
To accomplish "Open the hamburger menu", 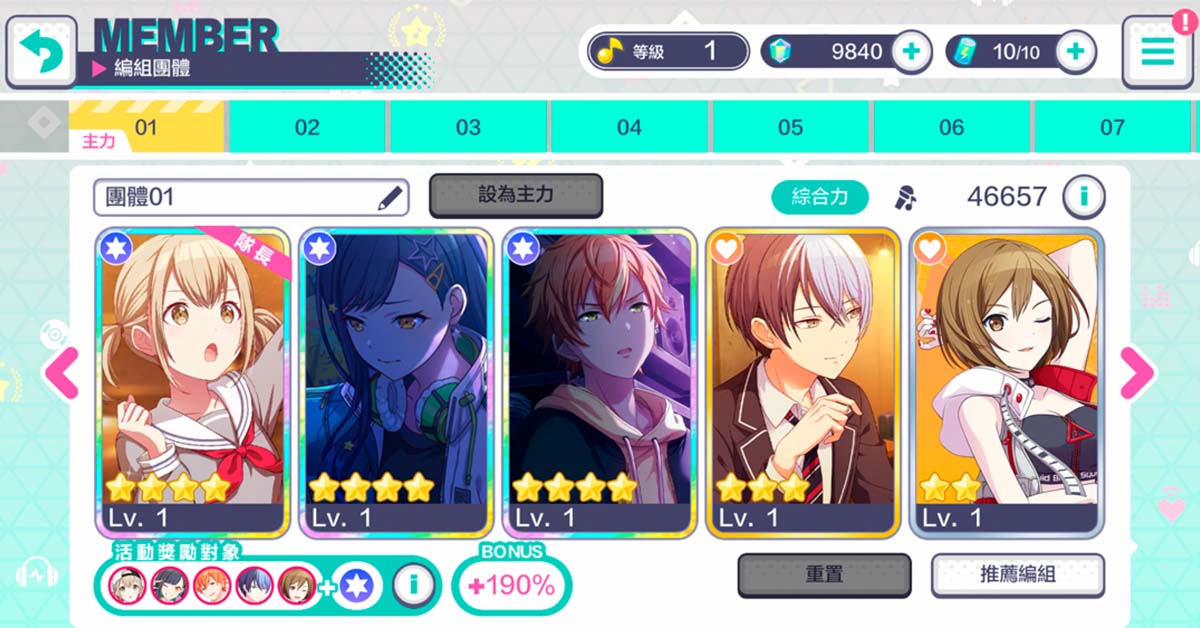I will (1157, 51).
